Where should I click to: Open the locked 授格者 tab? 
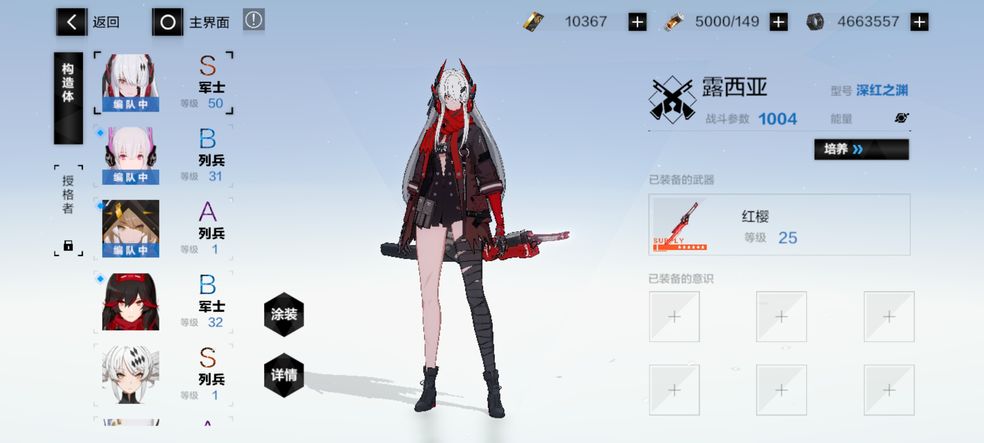coord(68,209)
